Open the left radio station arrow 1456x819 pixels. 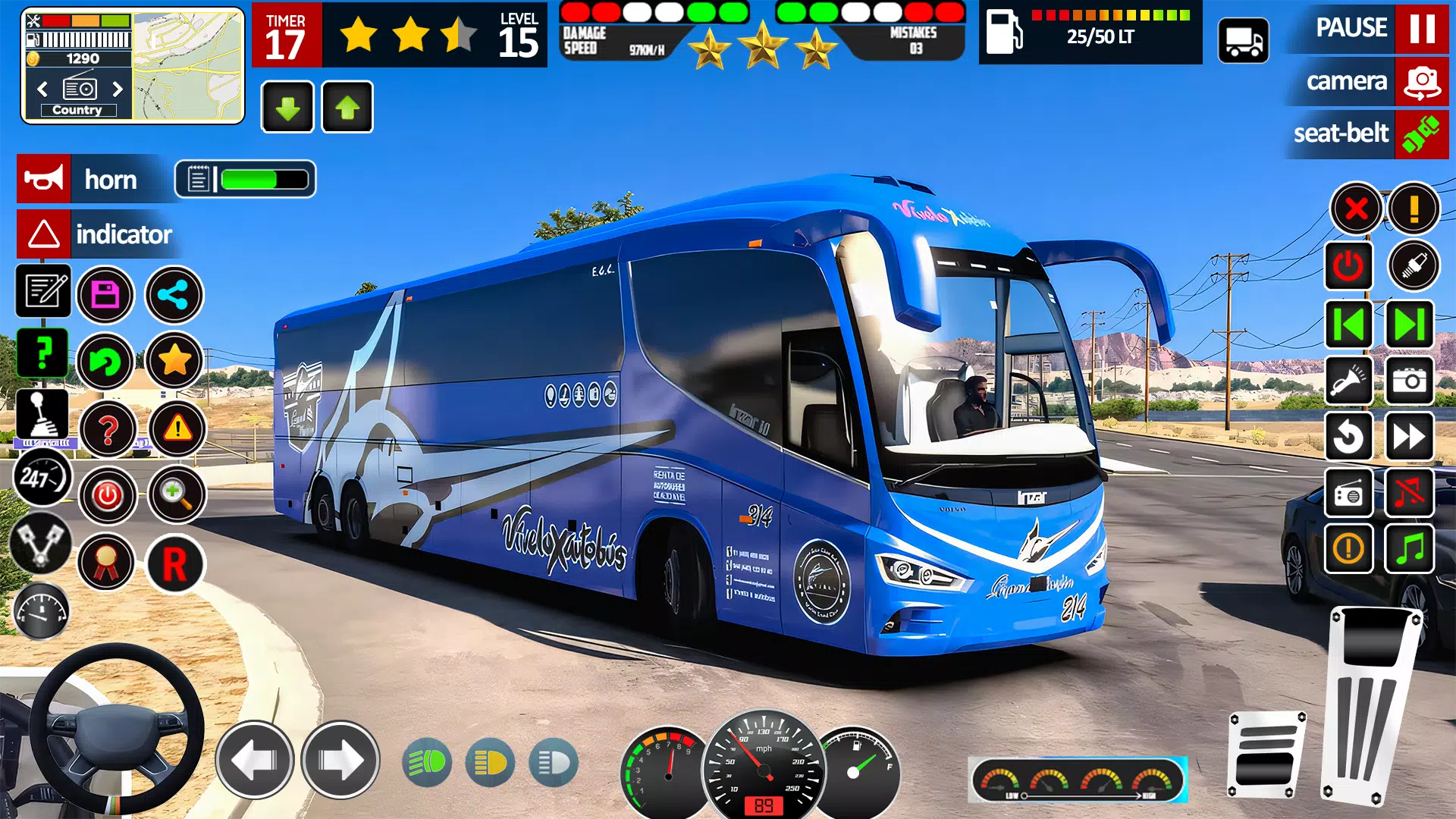tap(41, 89)
